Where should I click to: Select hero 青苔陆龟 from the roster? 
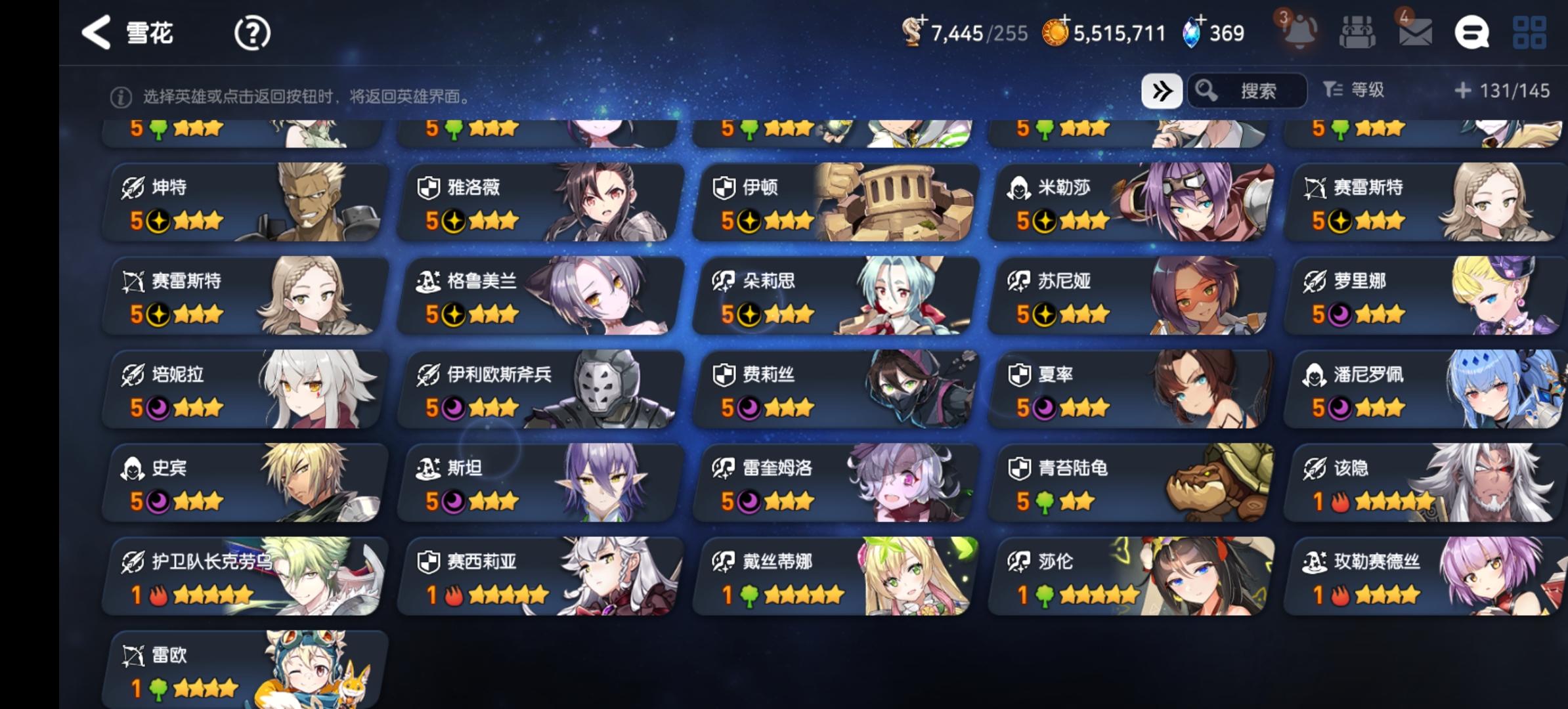click(1129, 483)
